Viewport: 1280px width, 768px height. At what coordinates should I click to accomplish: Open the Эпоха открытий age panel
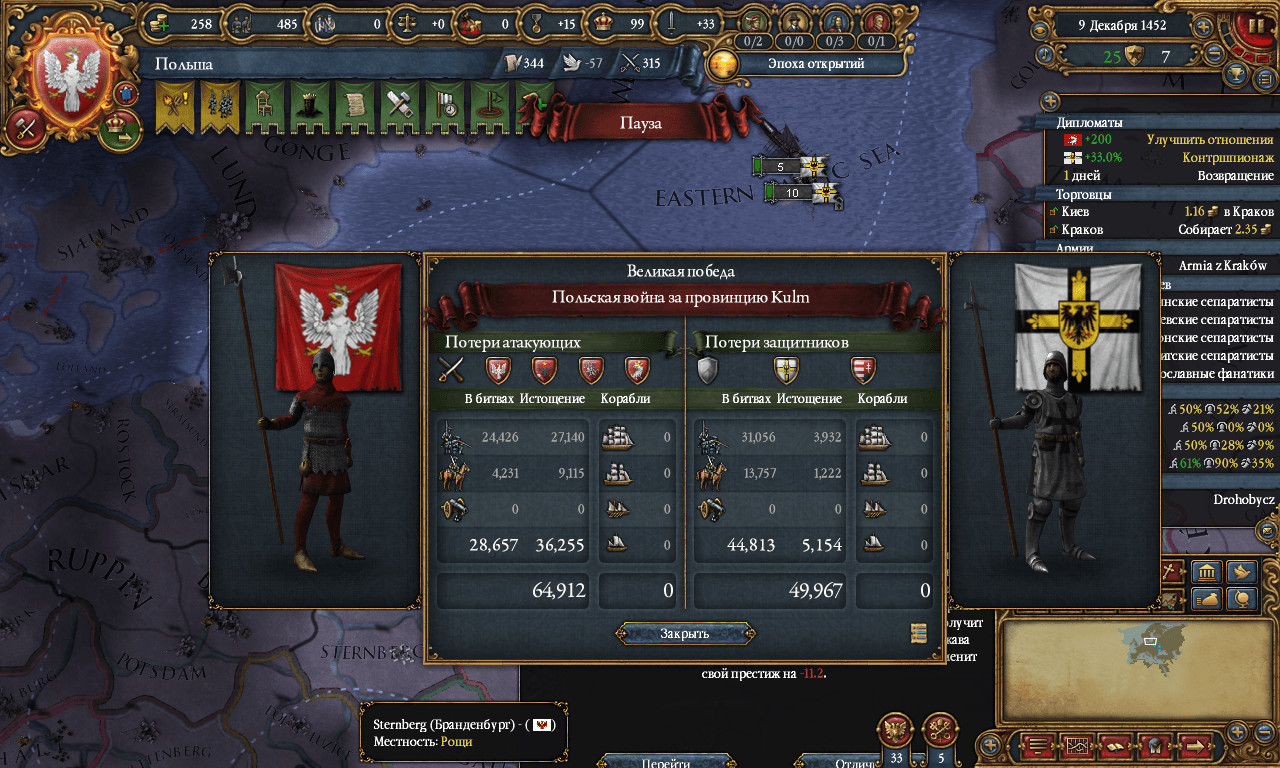(x=806, y=64)
